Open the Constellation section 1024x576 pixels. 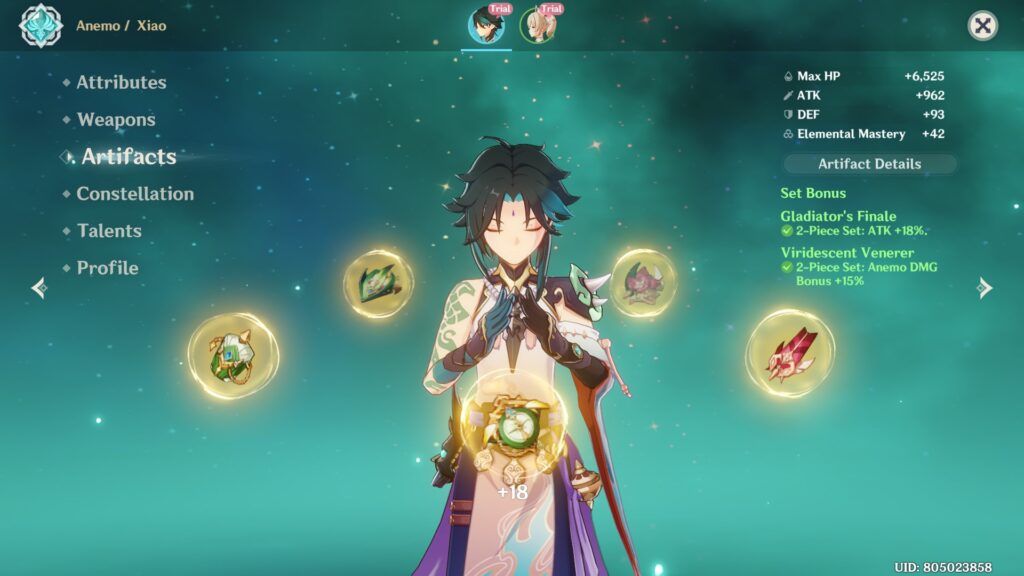[135, 193]
